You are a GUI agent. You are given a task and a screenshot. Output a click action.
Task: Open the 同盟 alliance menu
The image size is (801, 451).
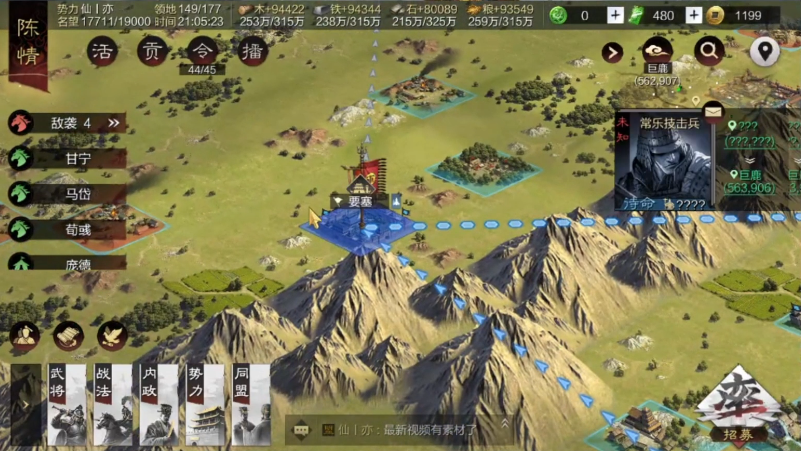point(251,404)
